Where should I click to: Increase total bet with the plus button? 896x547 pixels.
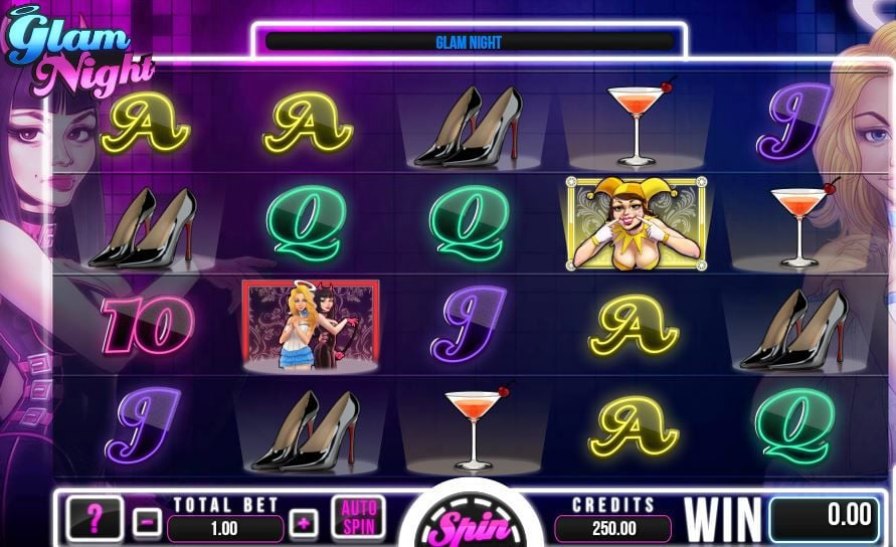point(303,522)
